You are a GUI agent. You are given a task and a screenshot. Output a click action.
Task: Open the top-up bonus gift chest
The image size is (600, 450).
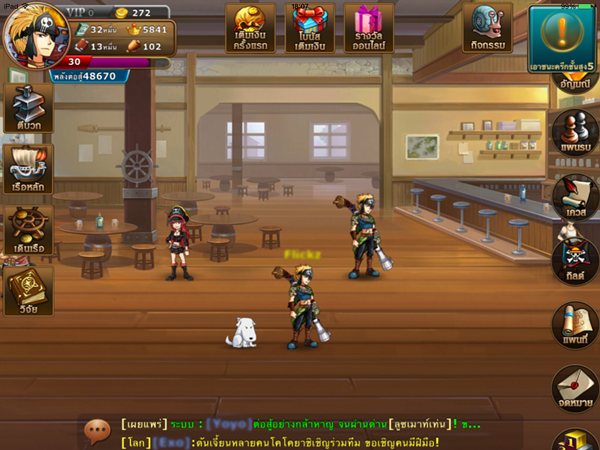tap(310, 27)
